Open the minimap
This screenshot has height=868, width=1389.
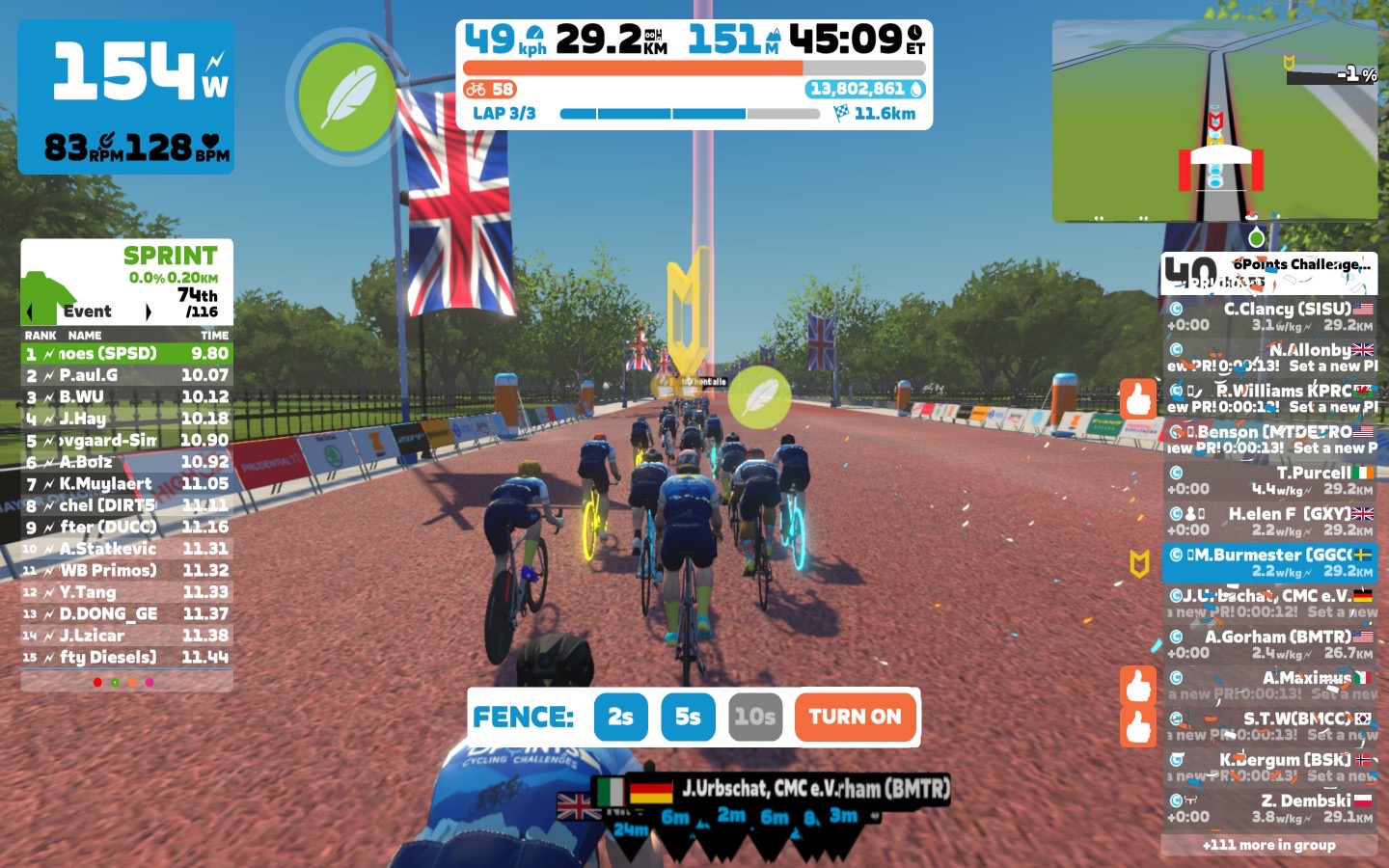pos(1214,122)
